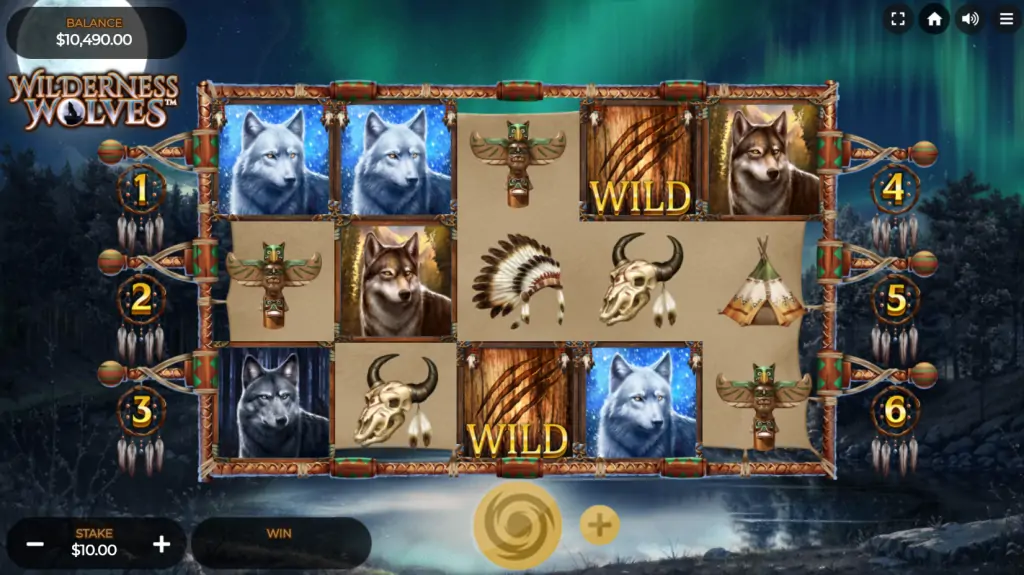Screen dimensions: 1024x575
Task: Select payline 6 dreamcatcher marker
Action: click(896, 410)
